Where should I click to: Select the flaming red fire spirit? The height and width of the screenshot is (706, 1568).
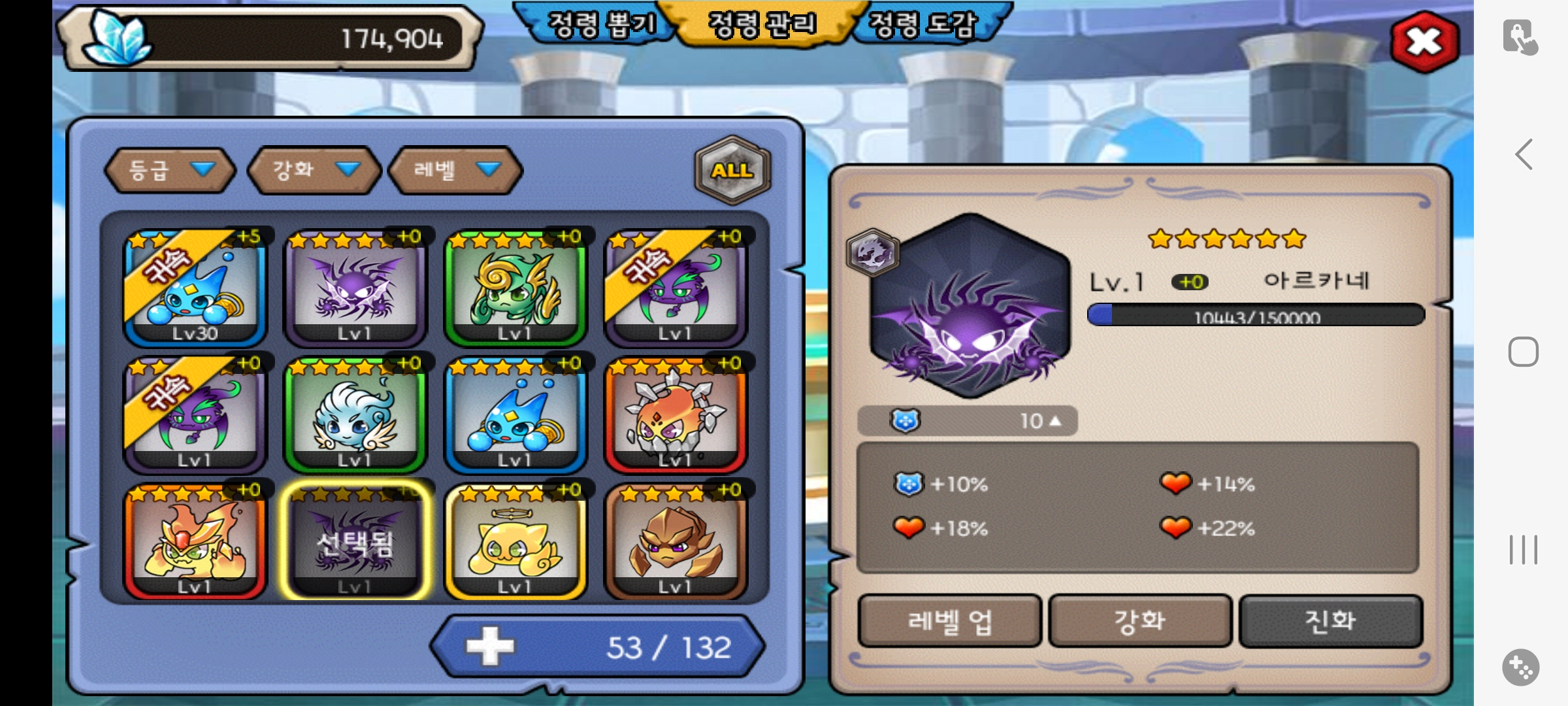point(195,541)
